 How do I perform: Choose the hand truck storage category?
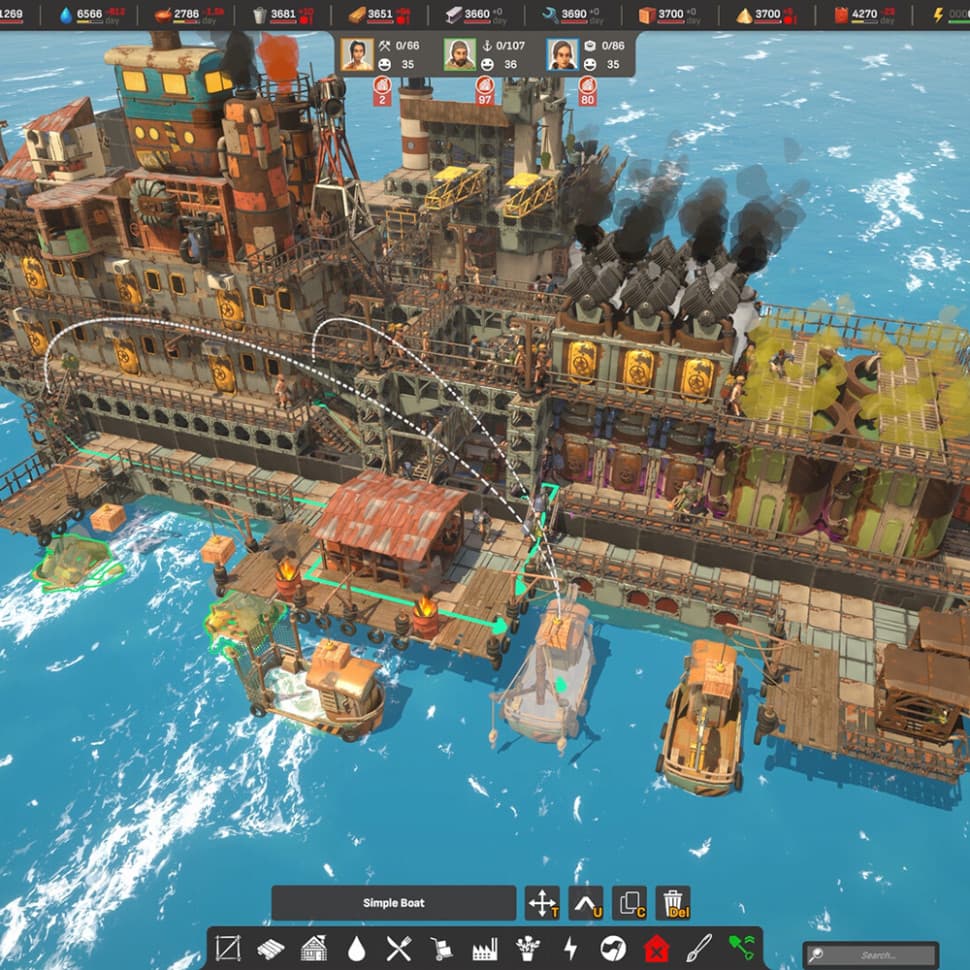click(x=441, y=948)
